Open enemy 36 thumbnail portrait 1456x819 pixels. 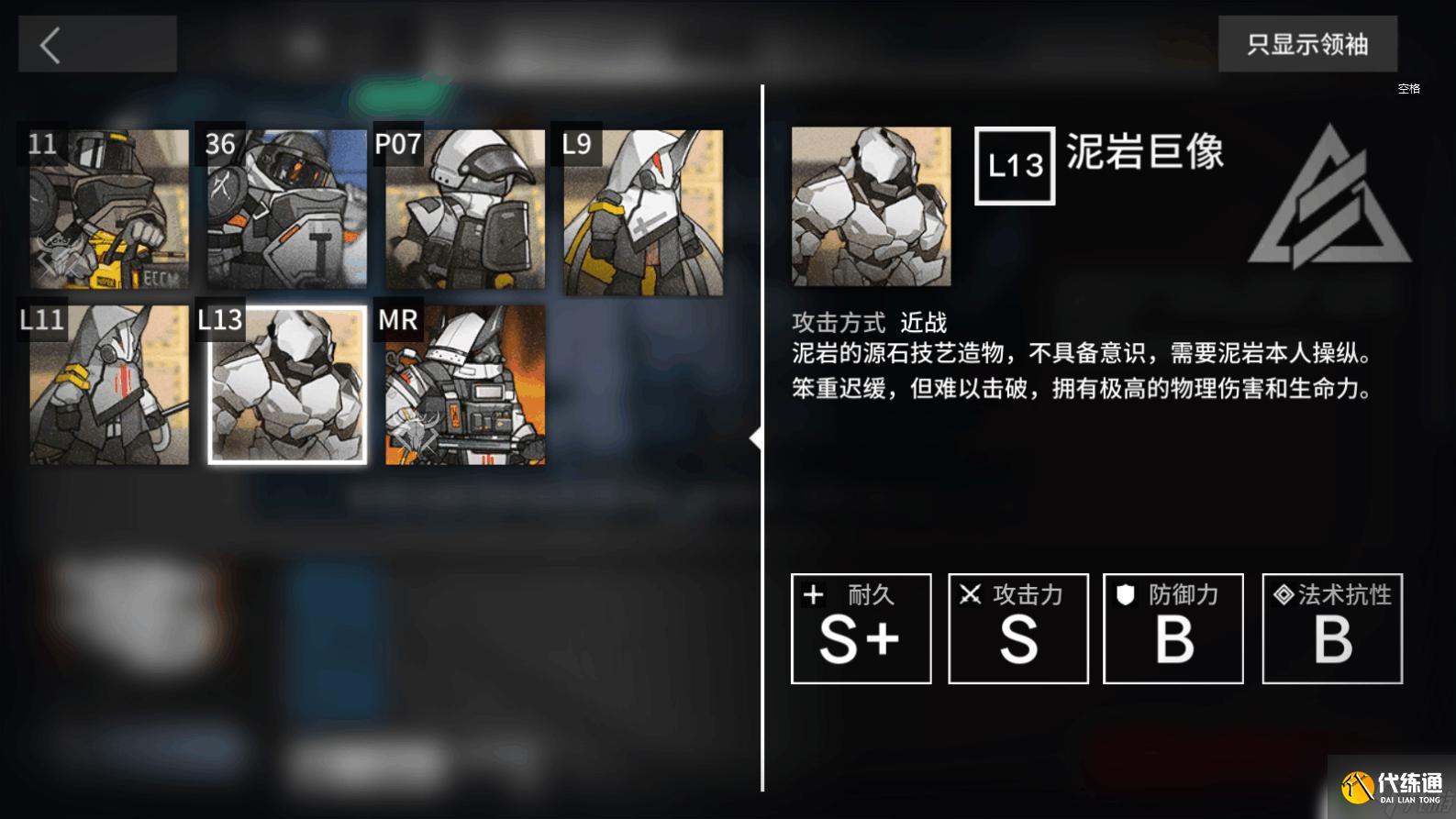tap(285, 211)
